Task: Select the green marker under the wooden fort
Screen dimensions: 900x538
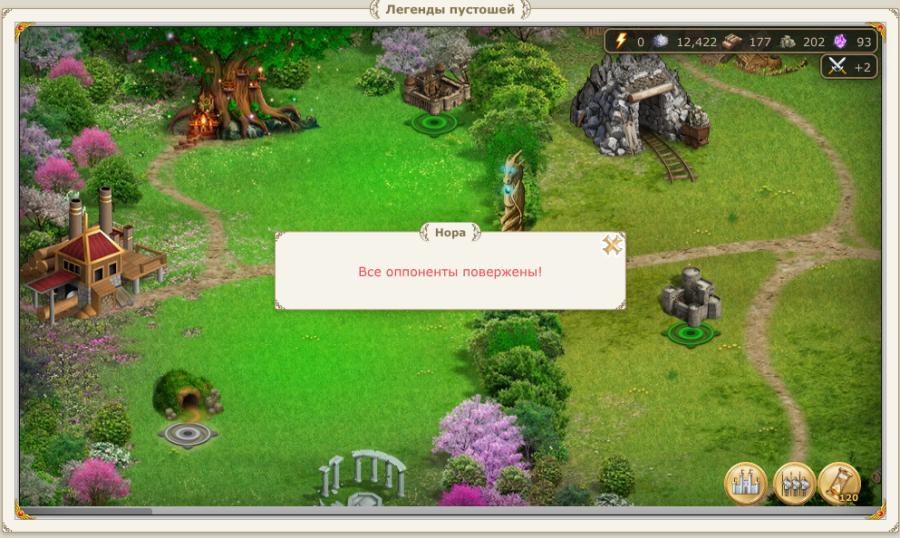Action: (x=434, y=123)
